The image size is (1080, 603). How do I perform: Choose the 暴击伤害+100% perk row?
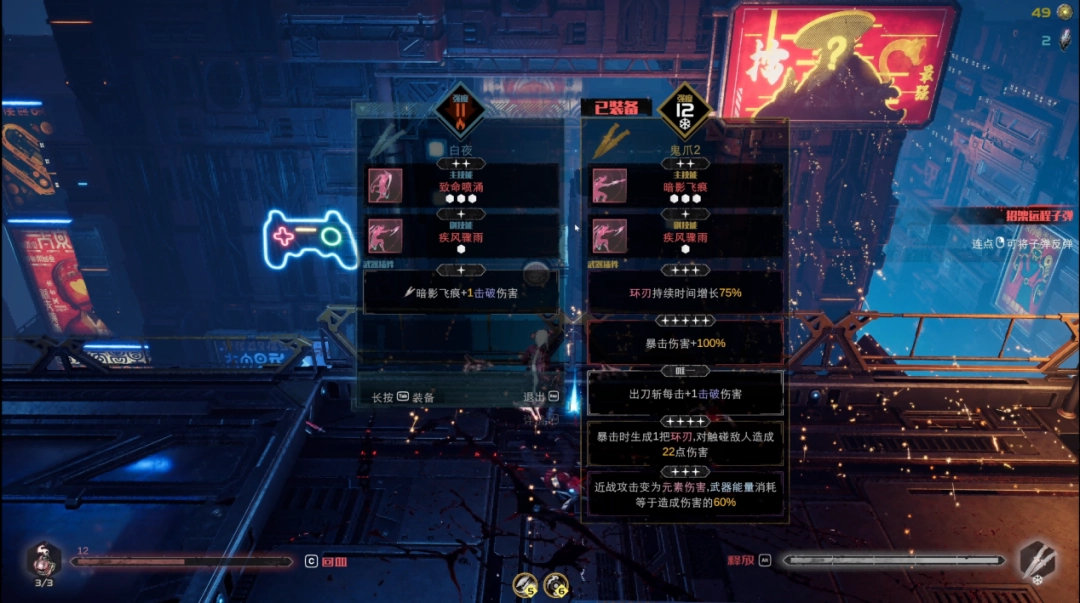(x=686, y=343)
